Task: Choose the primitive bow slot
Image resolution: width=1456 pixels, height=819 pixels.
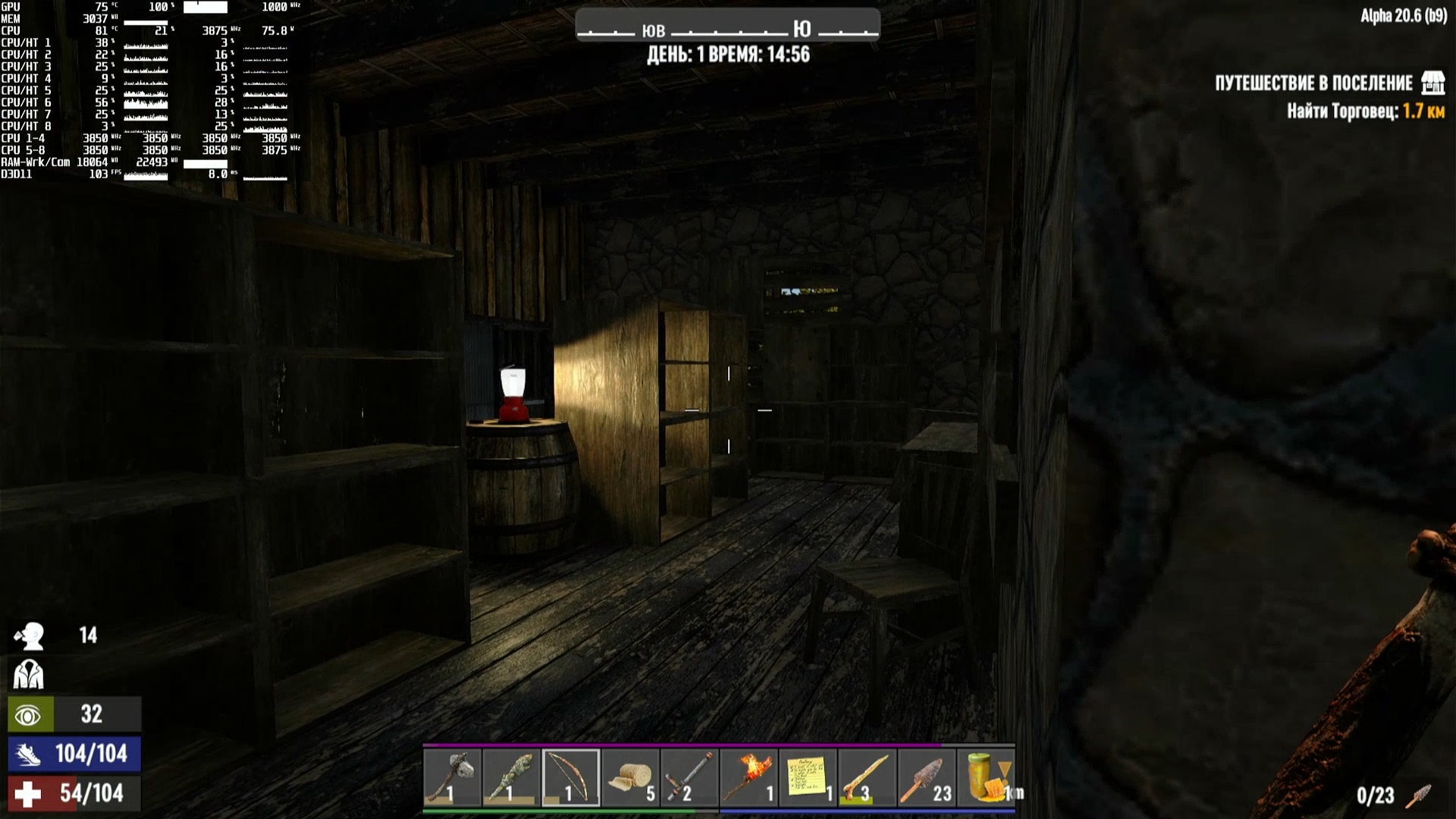Action: (x=570, y=777)
